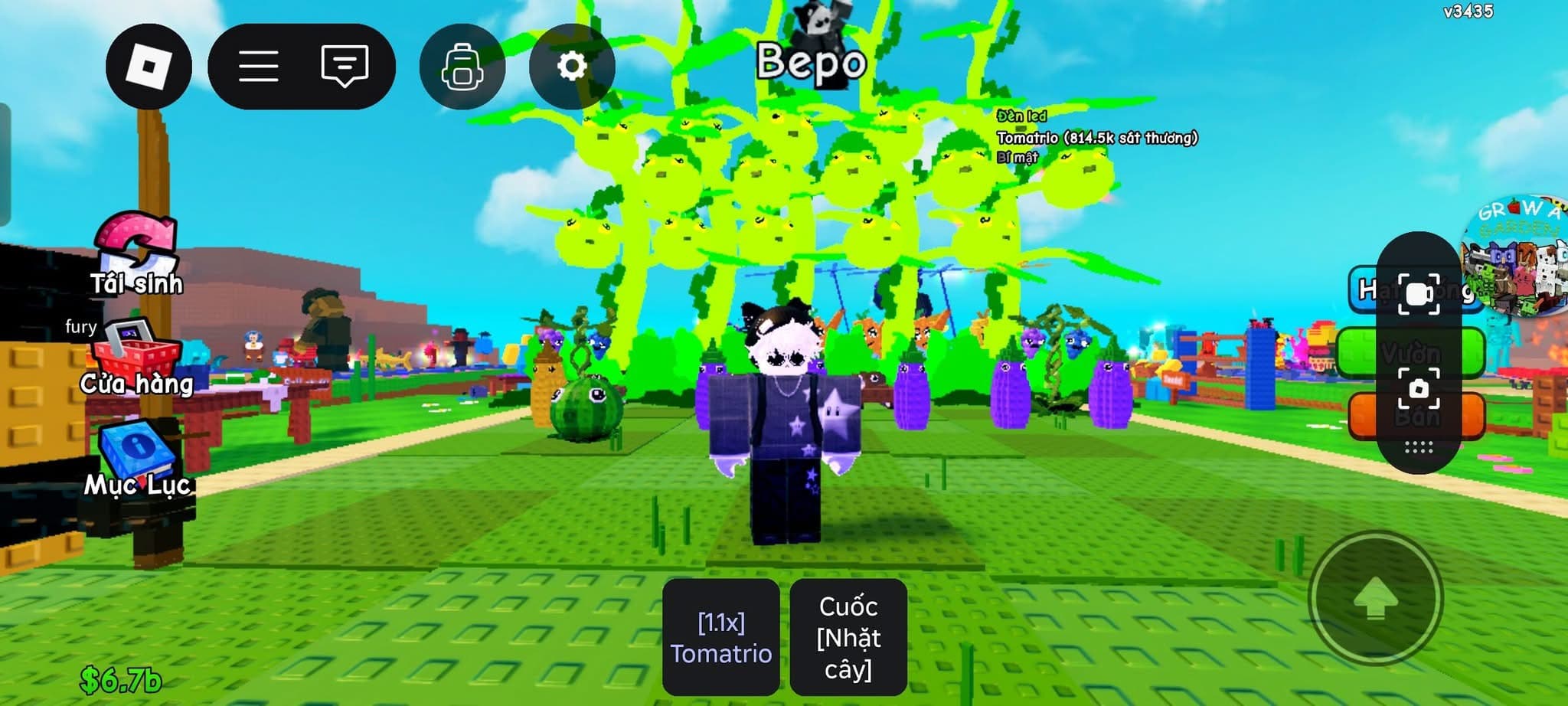This screenshot has height=706, width=1568.
Task: Tap the jump arrow button
Action: (x=1376, y=599)
